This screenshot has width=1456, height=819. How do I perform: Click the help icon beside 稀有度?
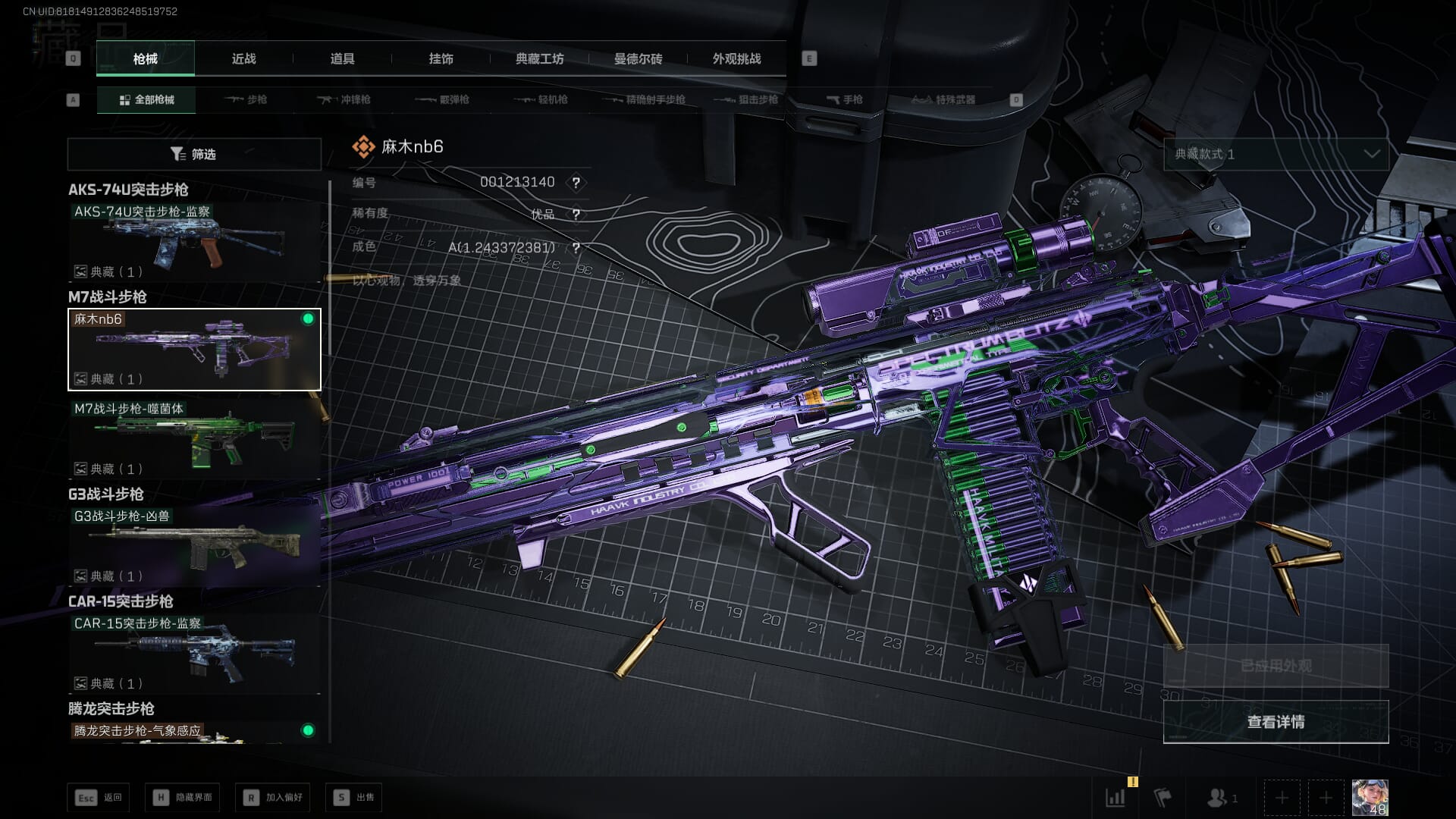[576, 215]
